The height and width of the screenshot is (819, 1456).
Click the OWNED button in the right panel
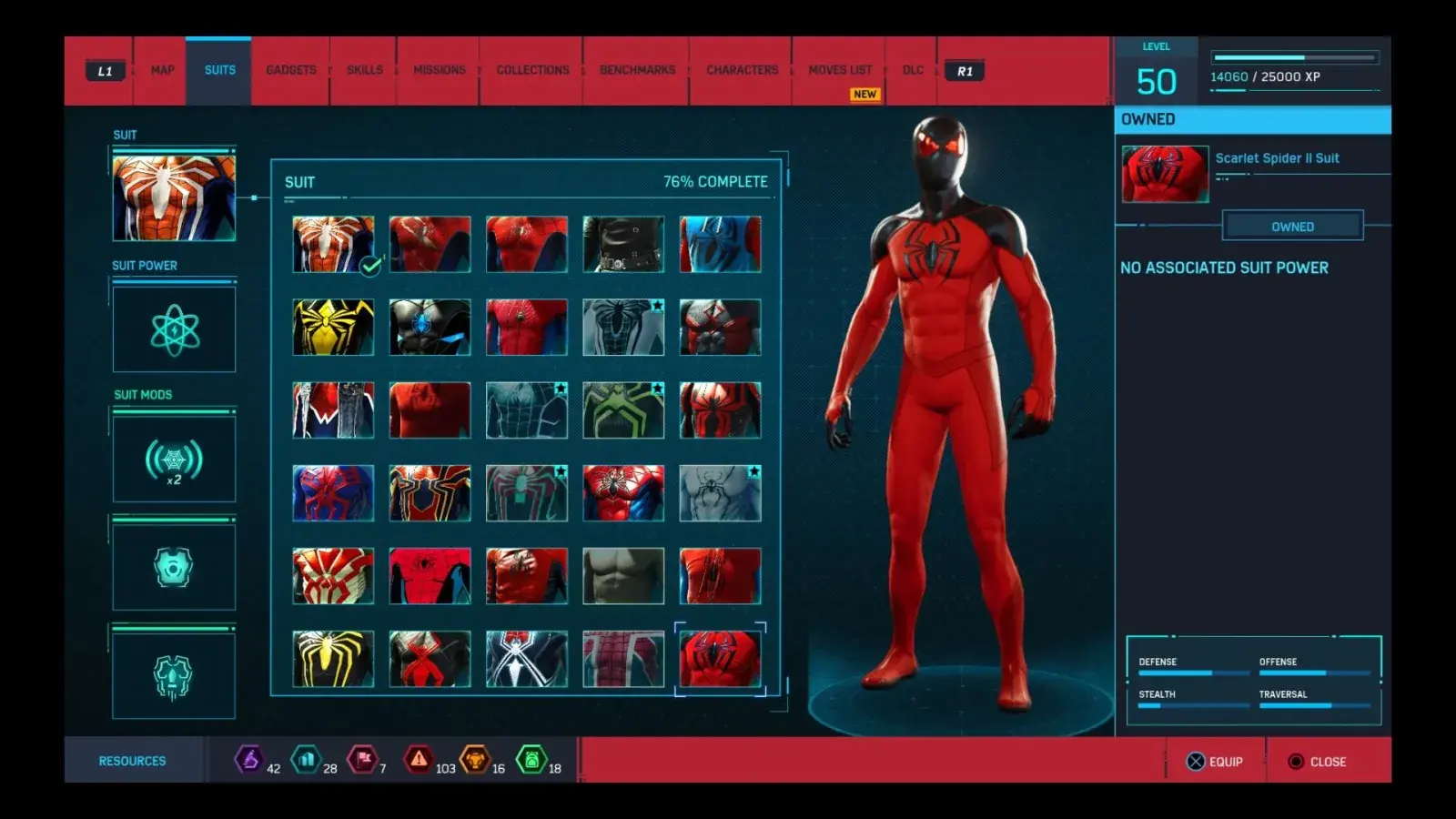coord(1293,226)
